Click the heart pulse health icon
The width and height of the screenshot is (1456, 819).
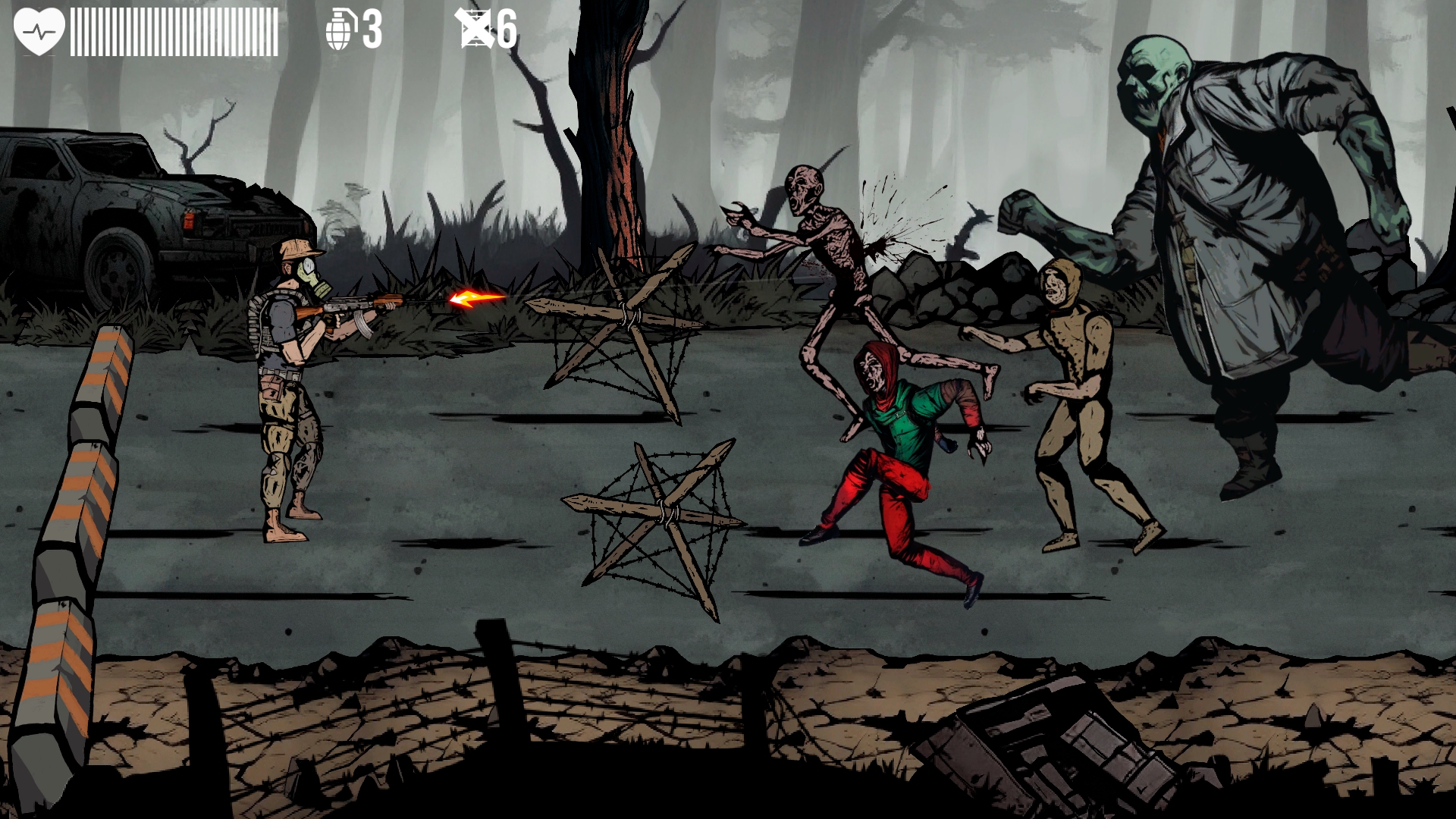point(39,31)
